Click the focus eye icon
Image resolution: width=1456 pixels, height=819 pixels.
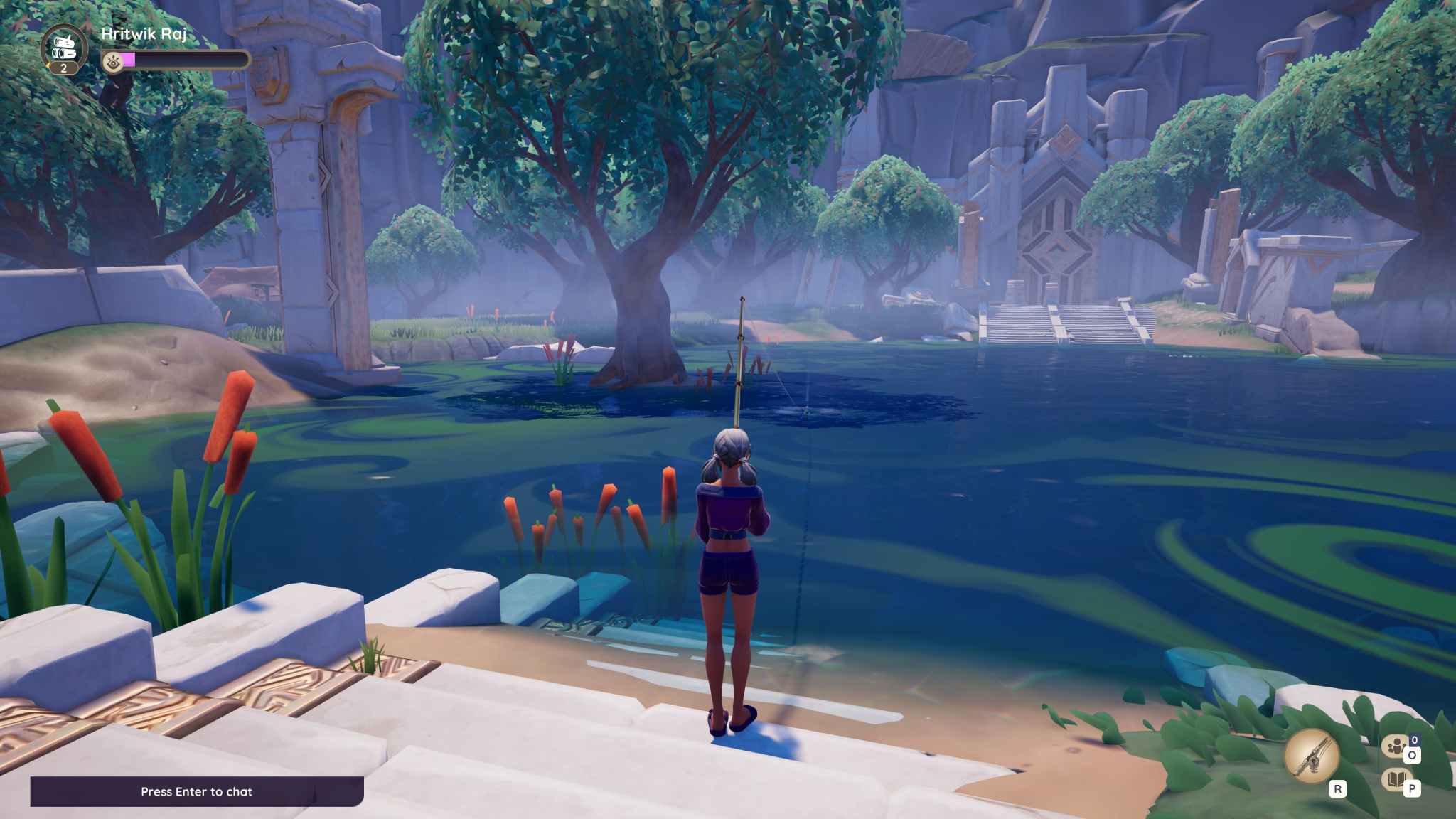(x=112, y=62)
